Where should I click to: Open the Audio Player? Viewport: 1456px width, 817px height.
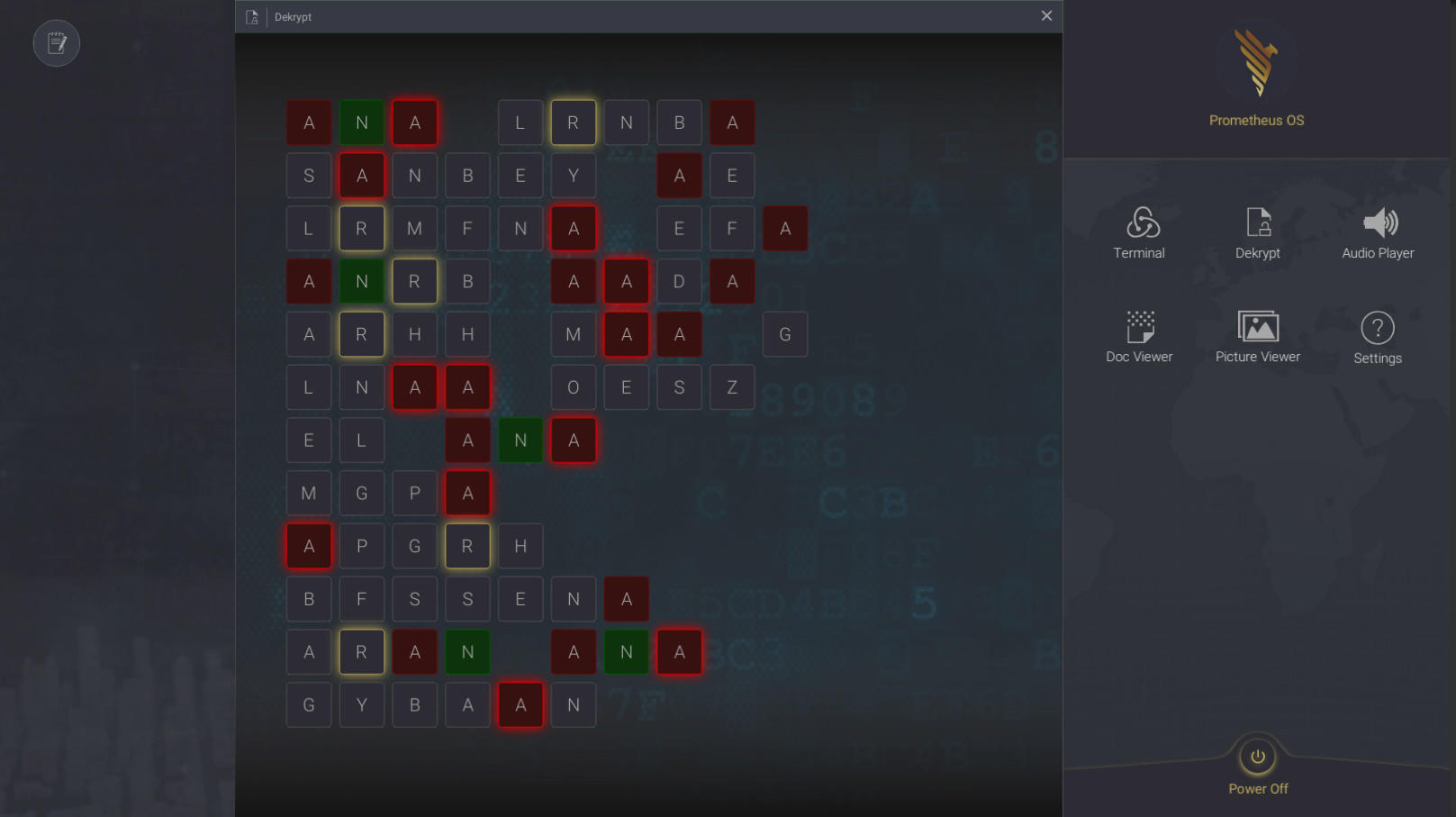(1377, 234)
